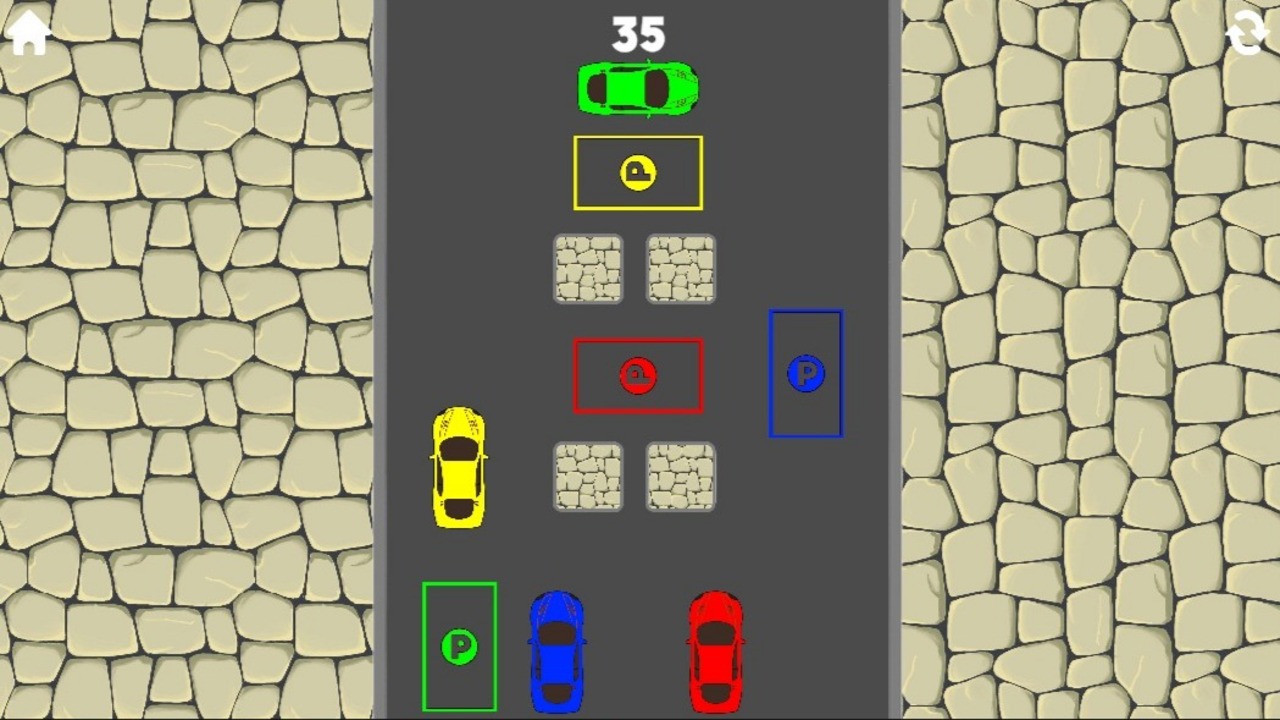Select the green P parking icon
This screenshot has height=720, width=1280.
pyautogui.click(x=459, y=648)
